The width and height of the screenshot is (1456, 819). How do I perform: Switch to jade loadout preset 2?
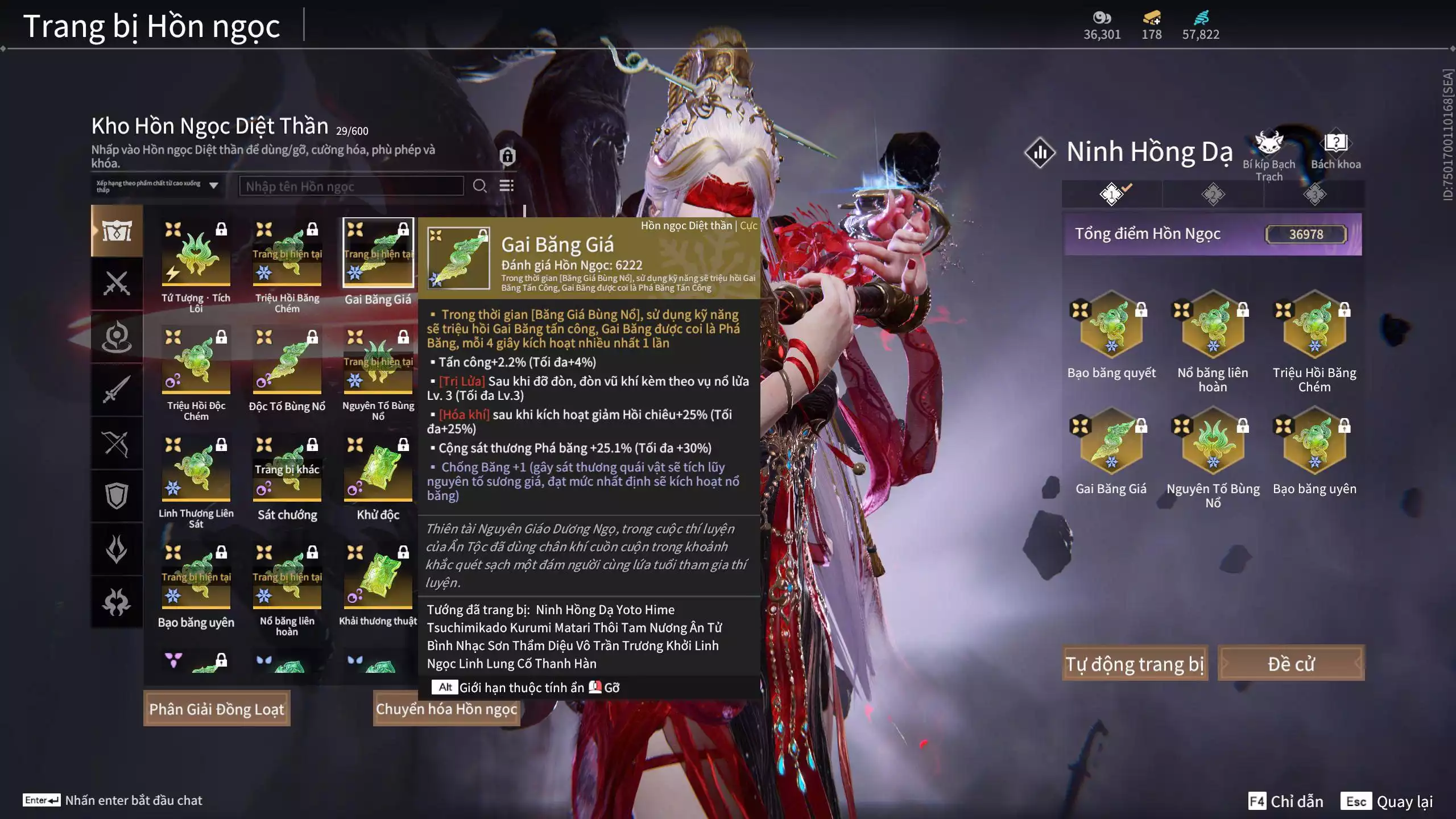pyautogui.click(x=1213, y=195)
